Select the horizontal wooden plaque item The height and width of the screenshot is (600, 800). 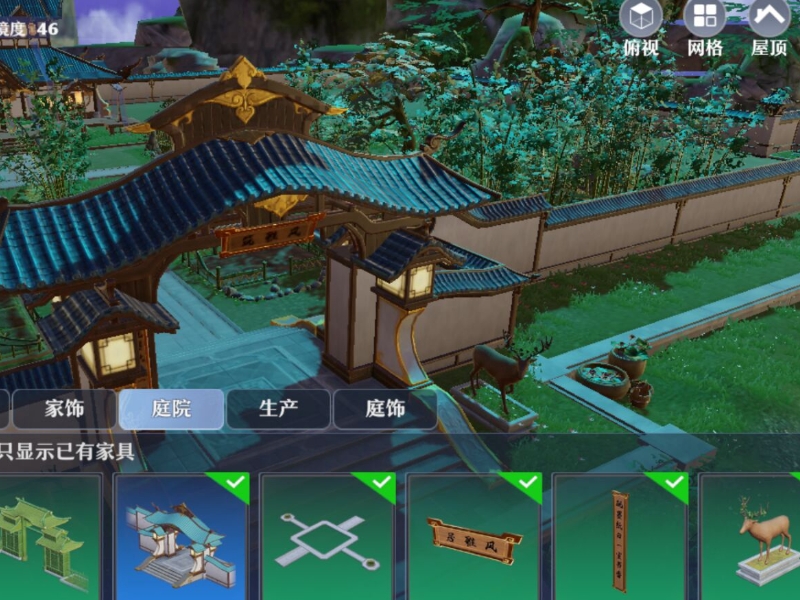[x=474, y=538]
